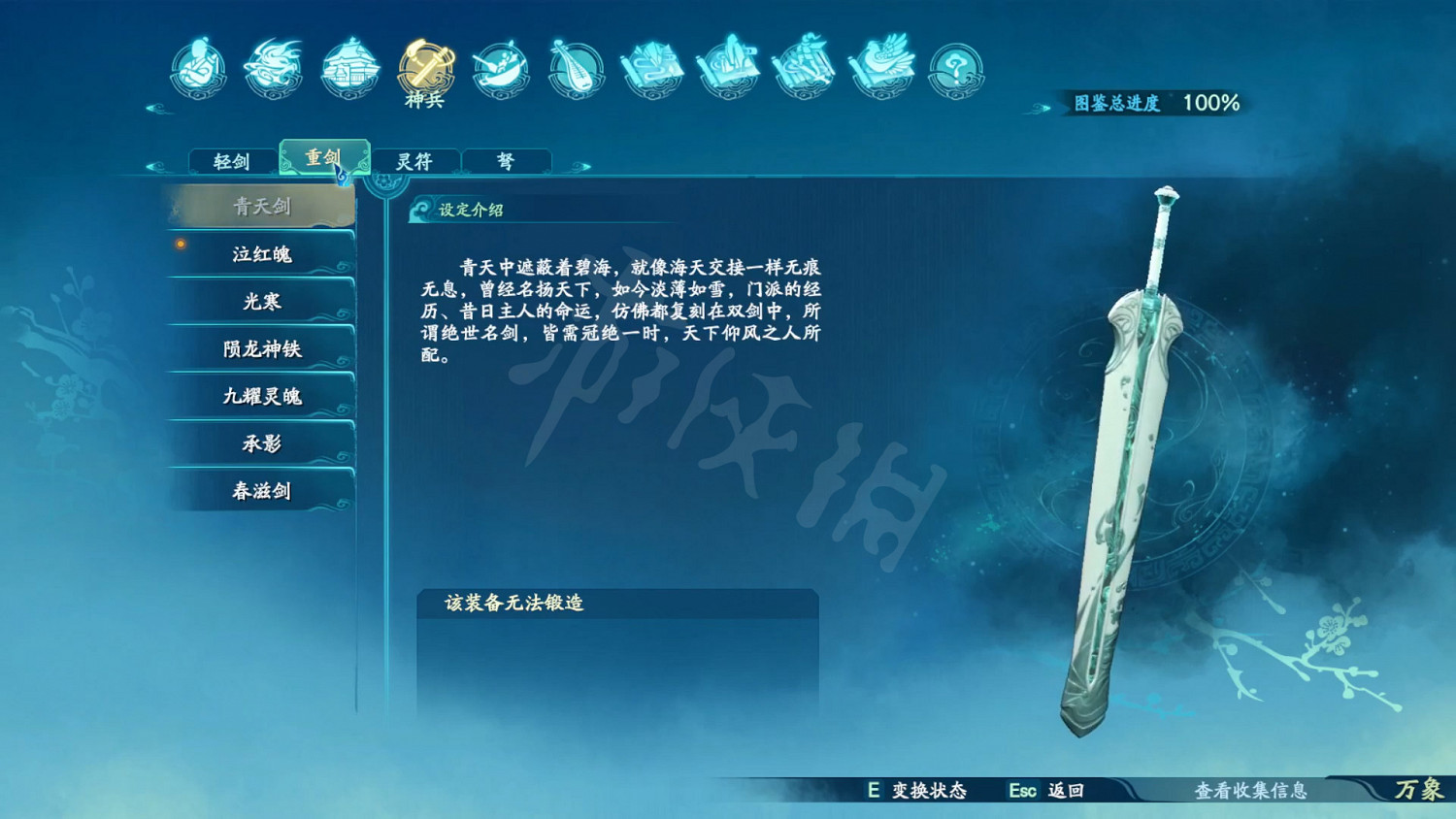Select 泣红魄 in the sword list
This screenshot has height=819, width=1456.
coord(260,254)
